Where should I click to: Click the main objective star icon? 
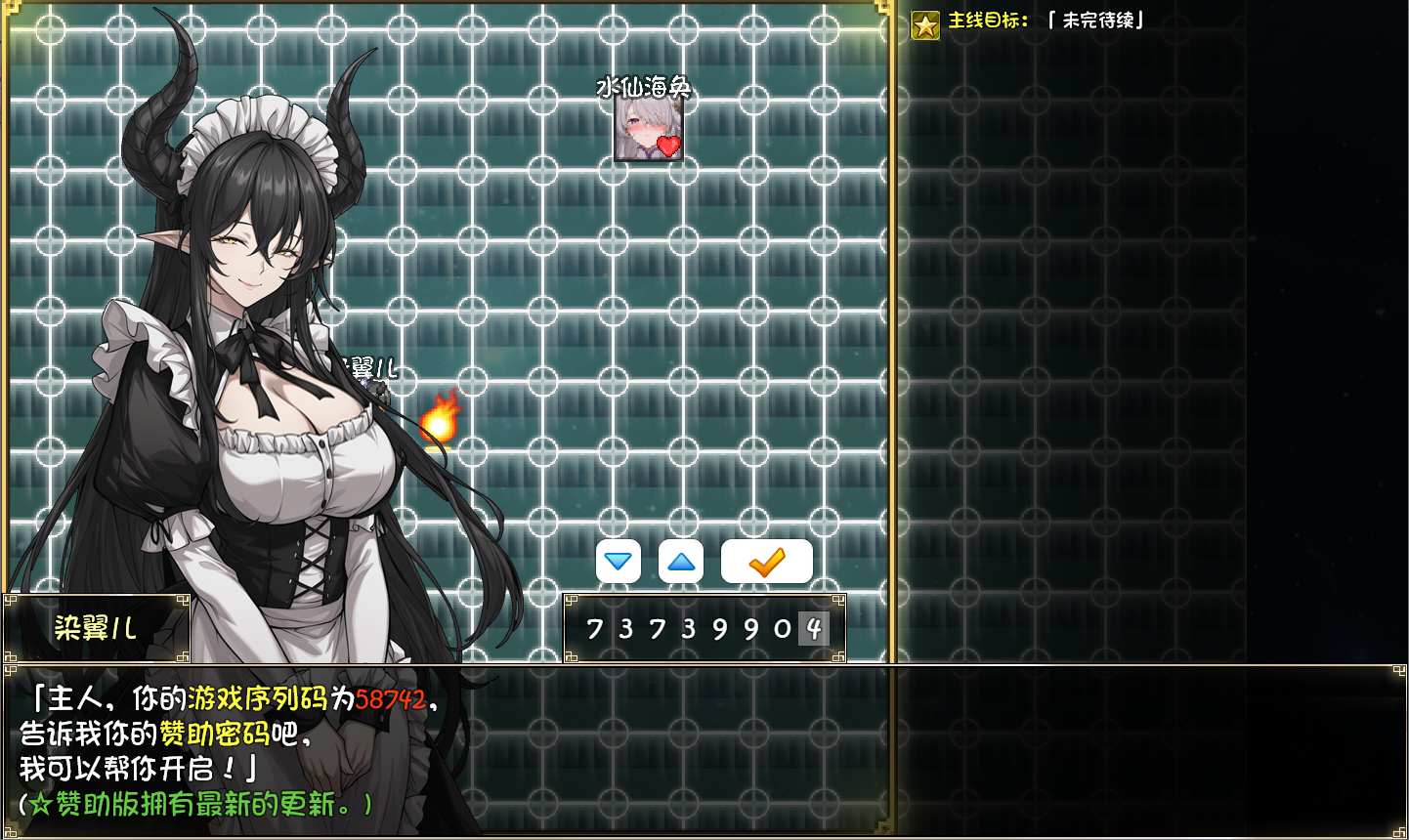pos(925,24)
